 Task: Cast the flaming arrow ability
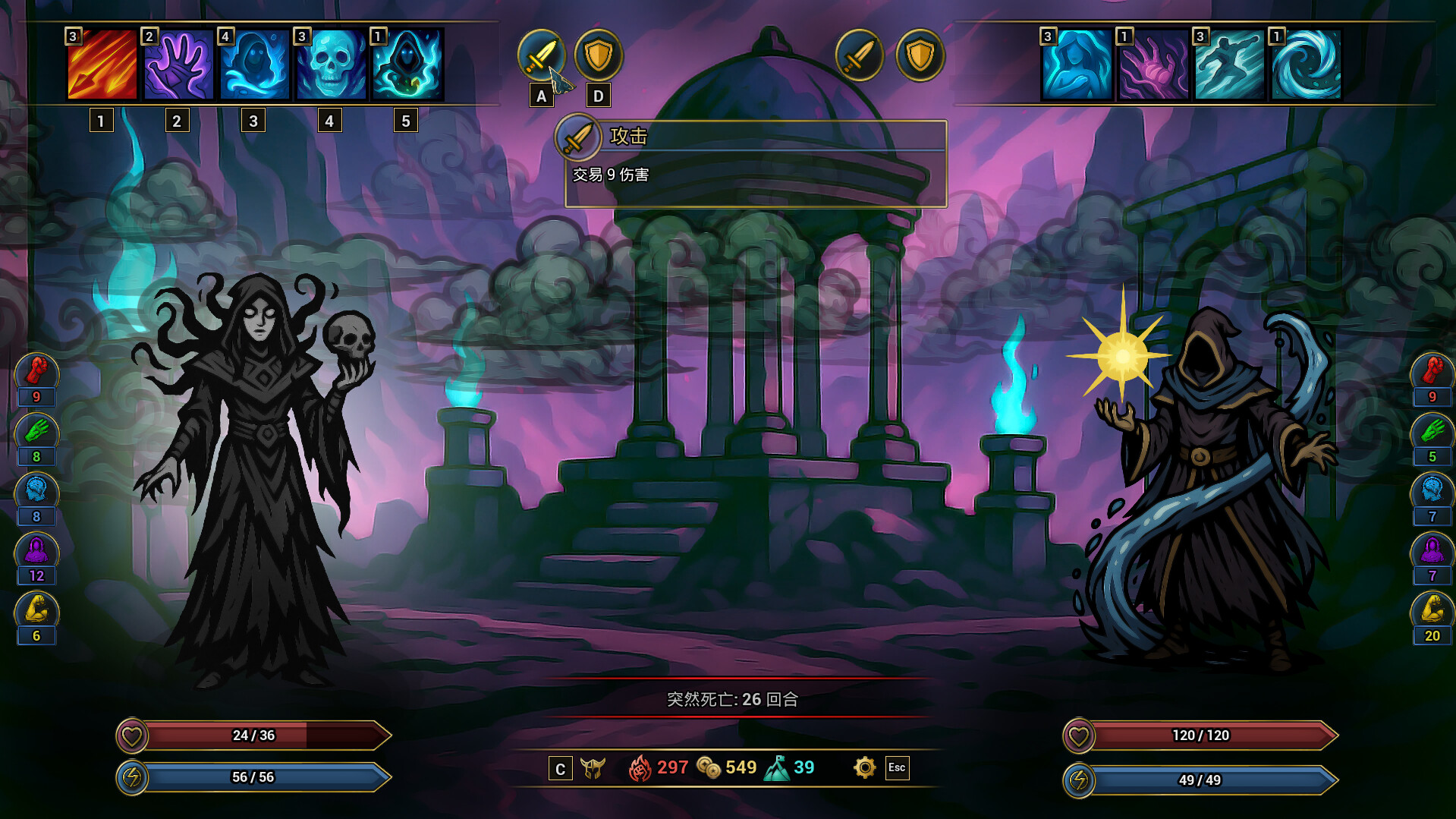click(102, 65)
